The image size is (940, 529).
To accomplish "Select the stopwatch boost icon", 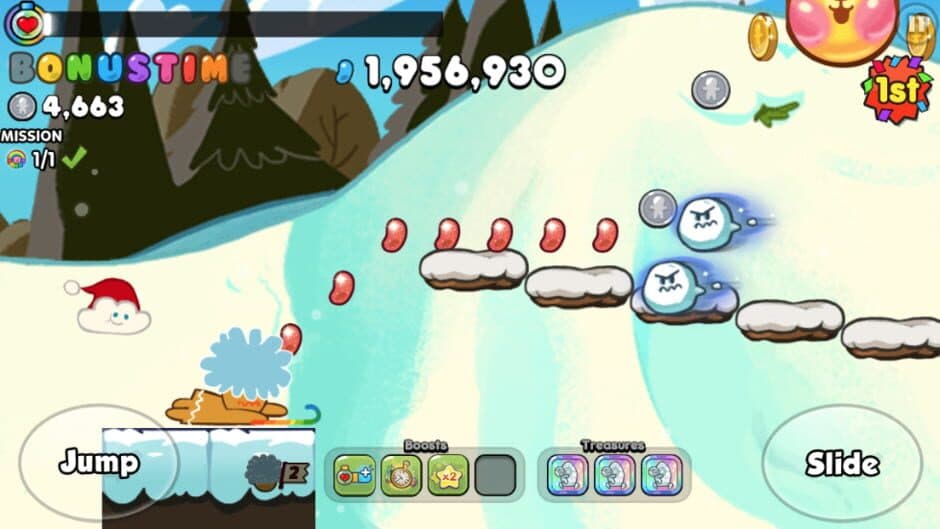I will [x=401, y=475].
